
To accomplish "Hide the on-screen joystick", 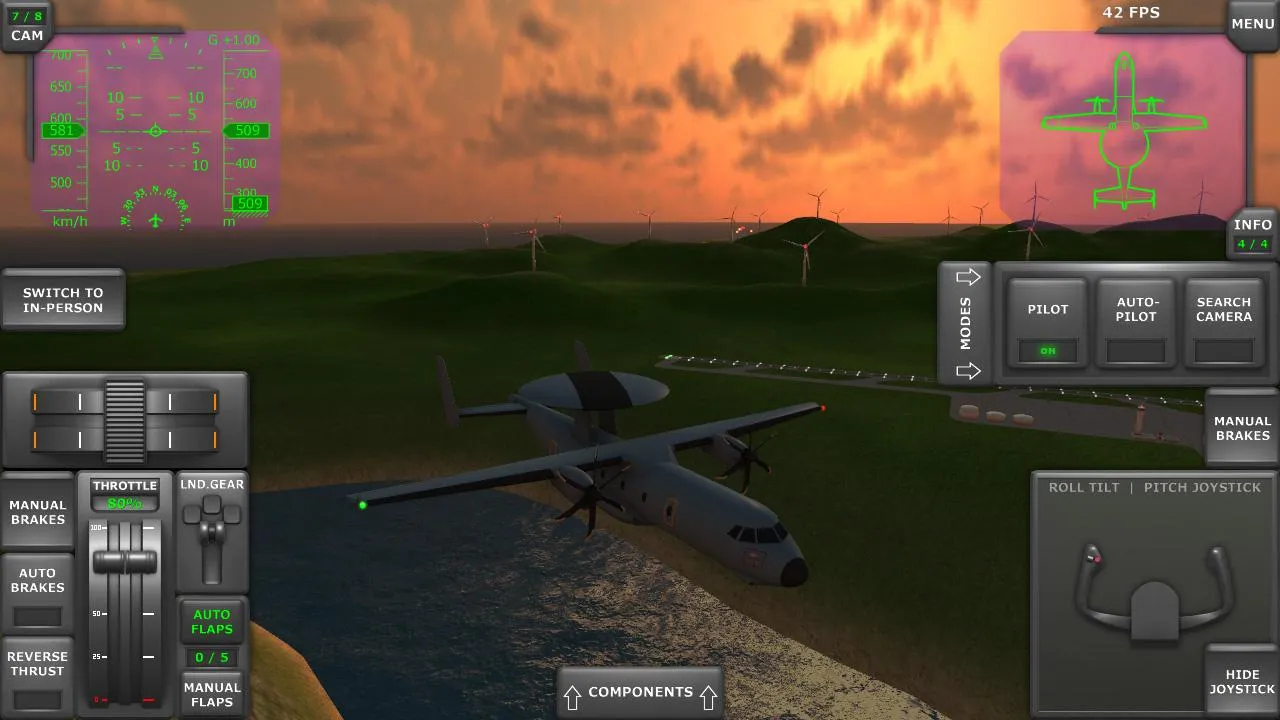I will [x=1241, y=681].
